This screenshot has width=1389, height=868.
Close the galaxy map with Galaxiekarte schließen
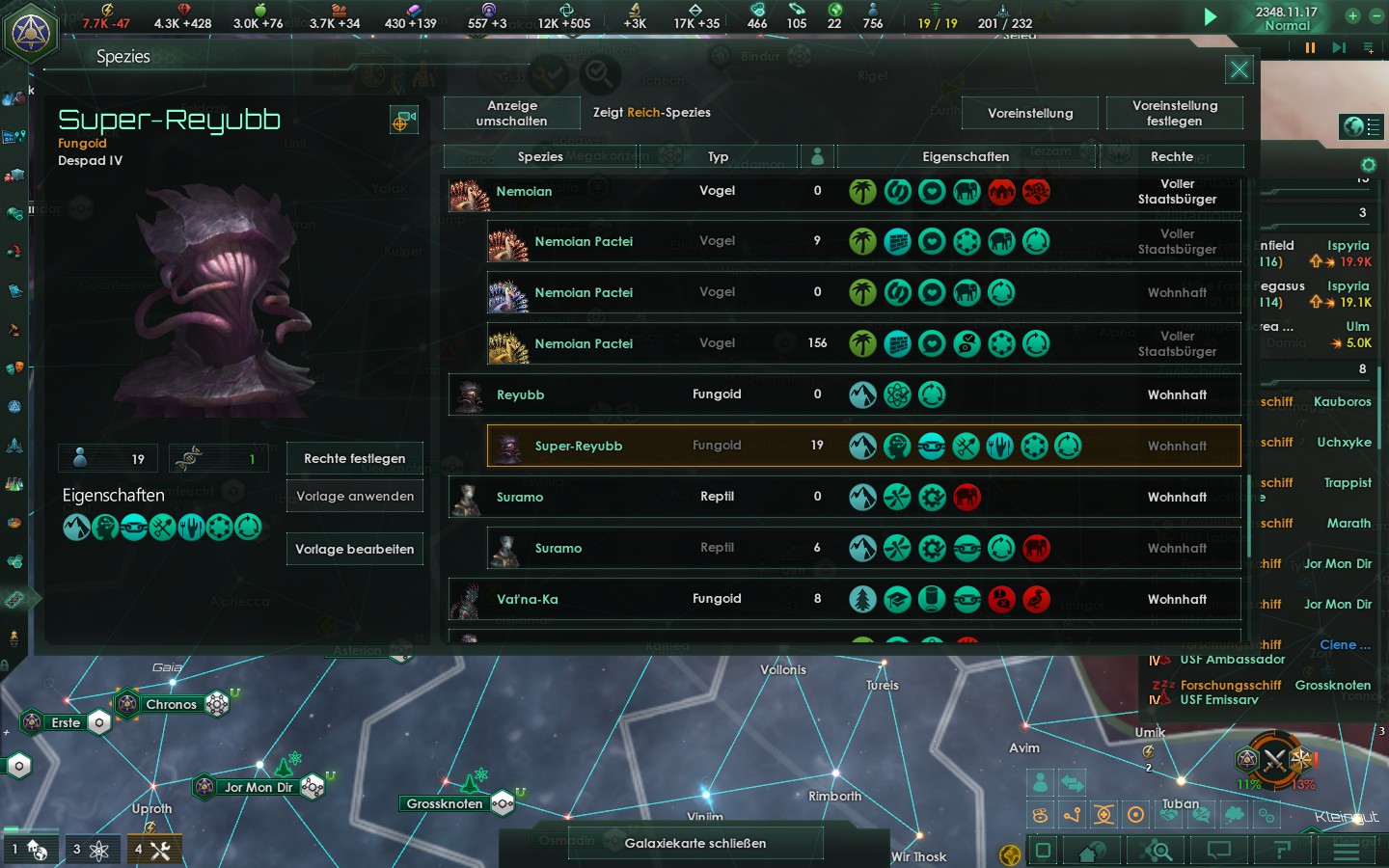pos(694,843)
